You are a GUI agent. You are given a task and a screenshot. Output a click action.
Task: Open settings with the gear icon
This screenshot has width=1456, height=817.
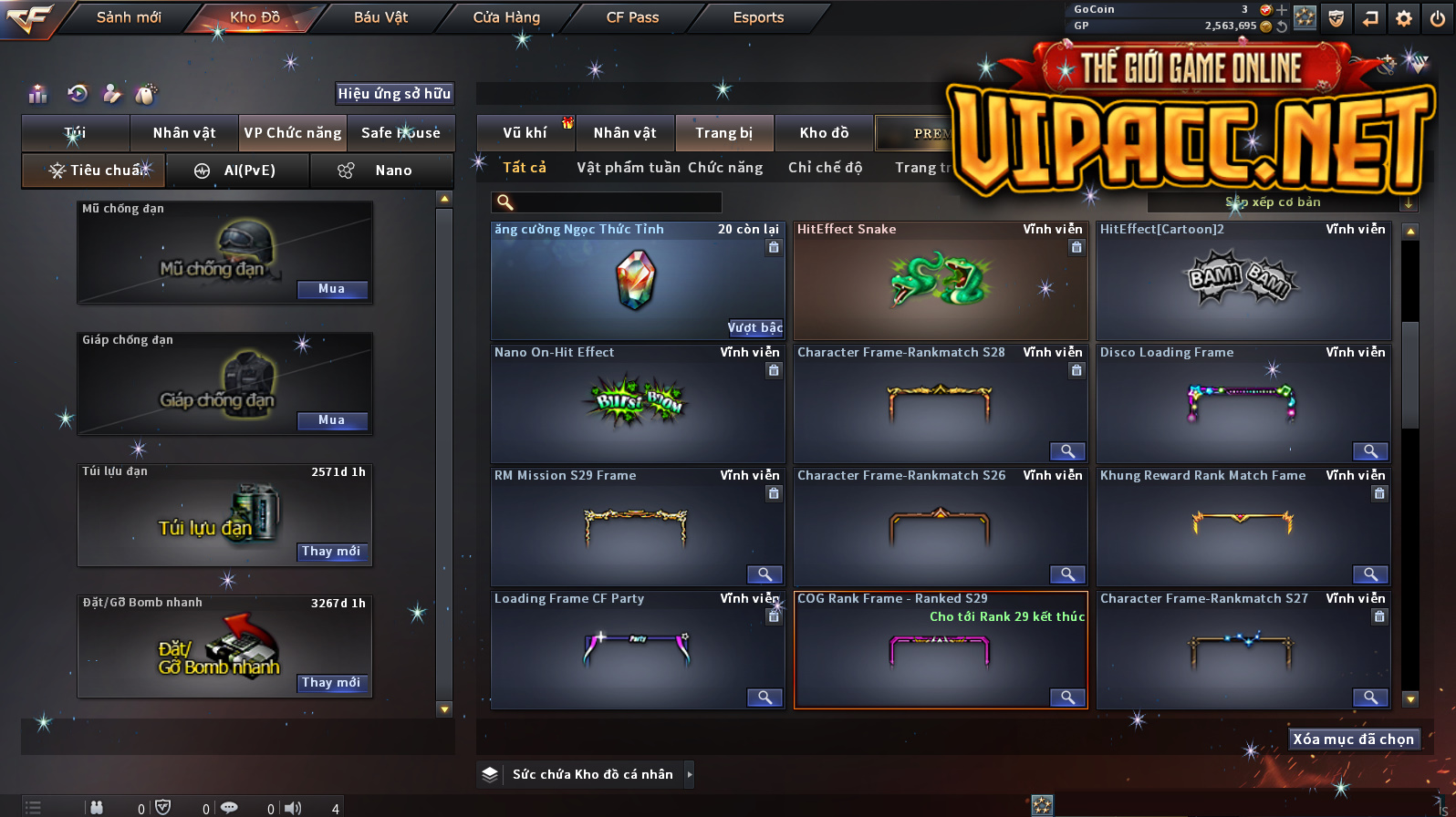coord(1404,18)
